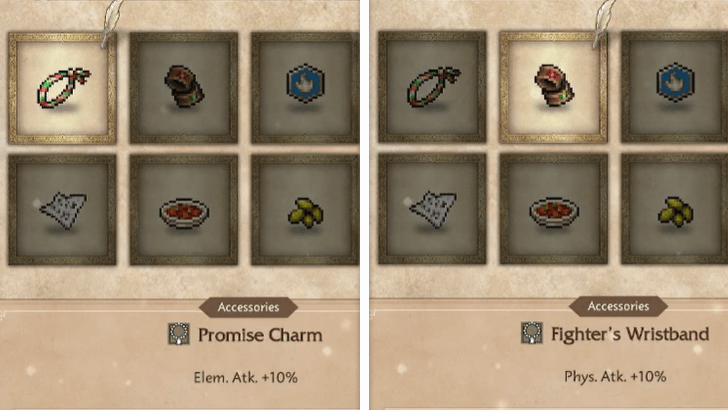728x410 pixels.
Task: Select the red soup bowl in Promise Charm panel
Action: pos(184,210)
